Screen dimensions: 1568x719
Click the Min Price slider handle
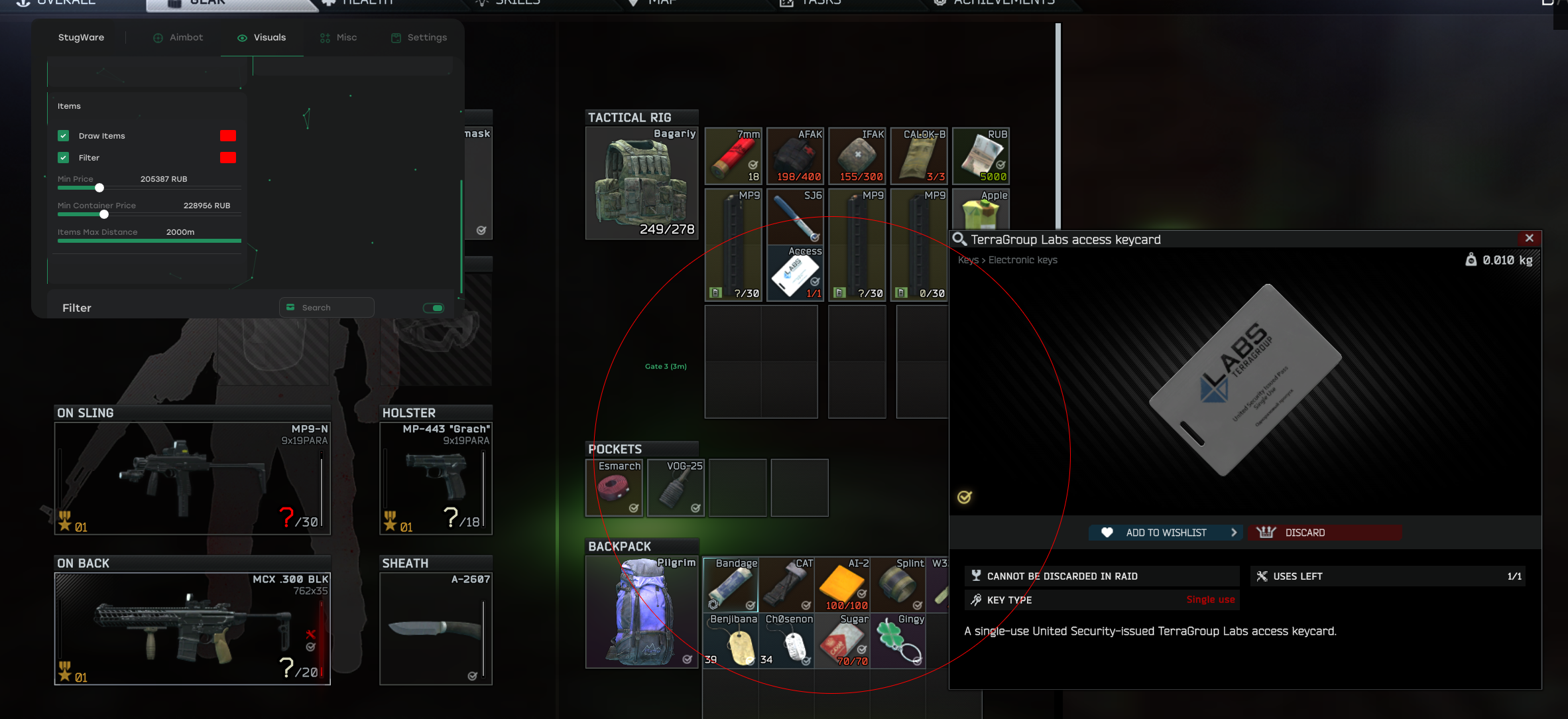click(99, 188)
